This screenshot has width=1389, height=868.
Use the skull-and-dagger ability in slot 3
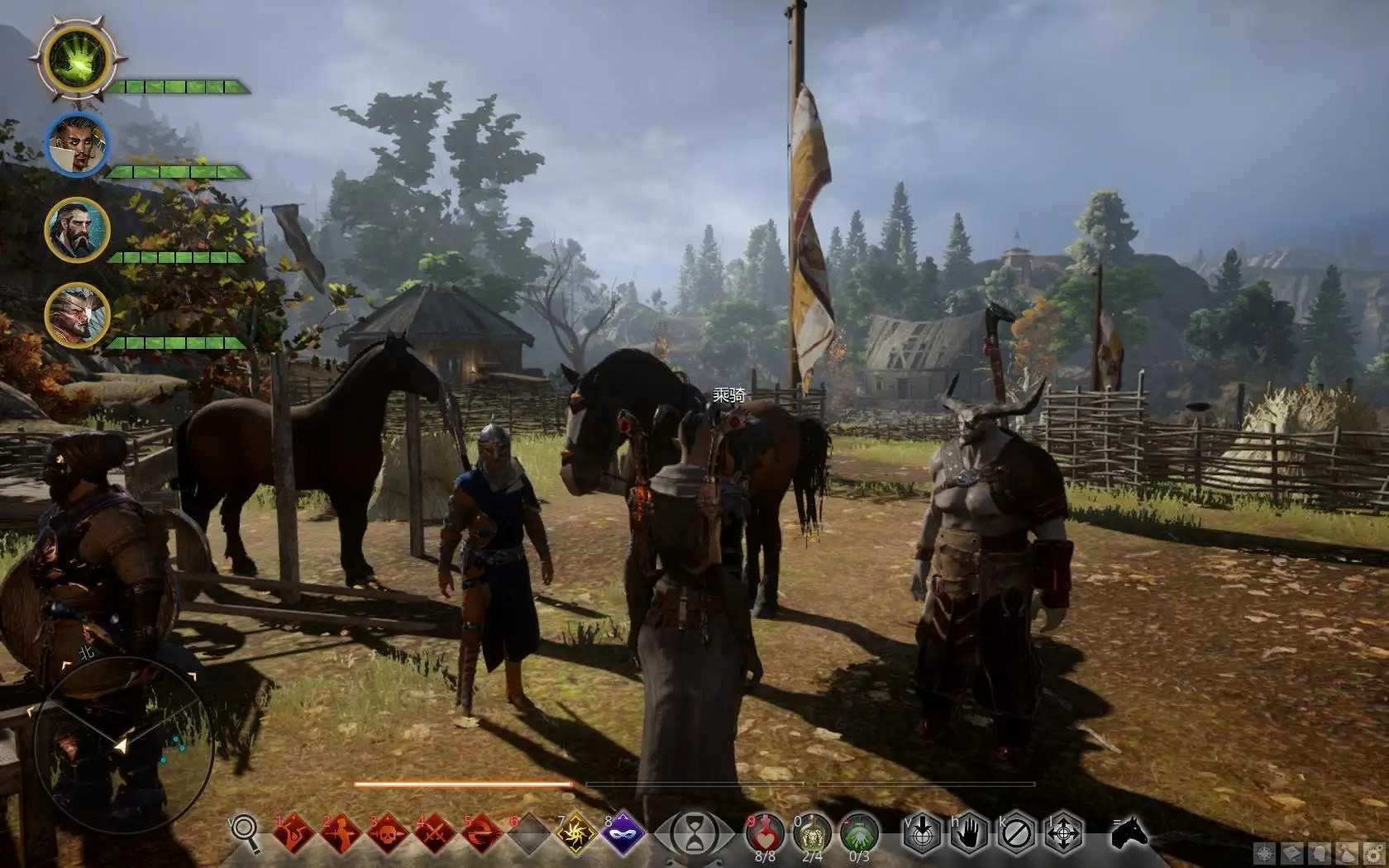coord(389,833)
